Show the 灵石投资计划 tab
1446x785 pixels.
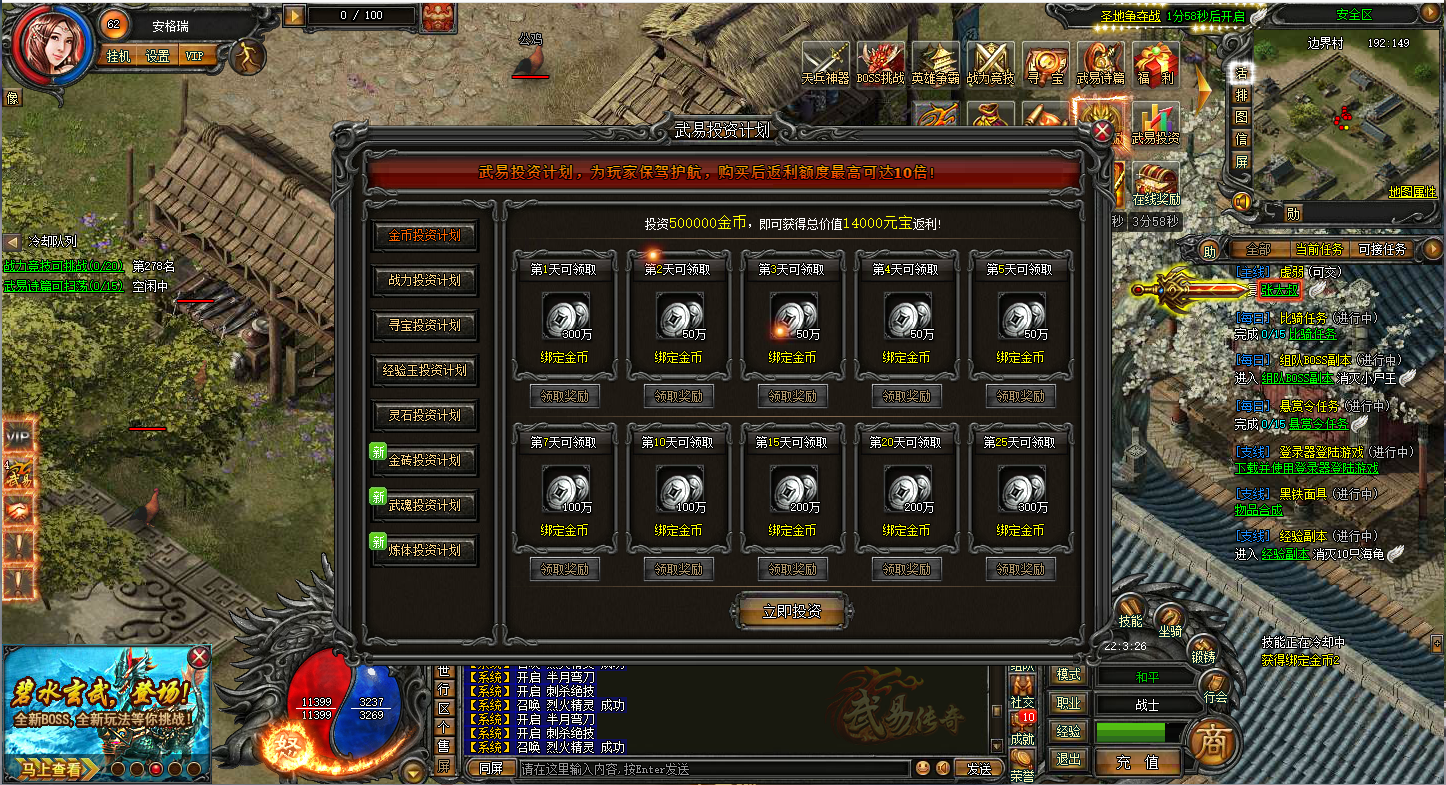point(425,416)
